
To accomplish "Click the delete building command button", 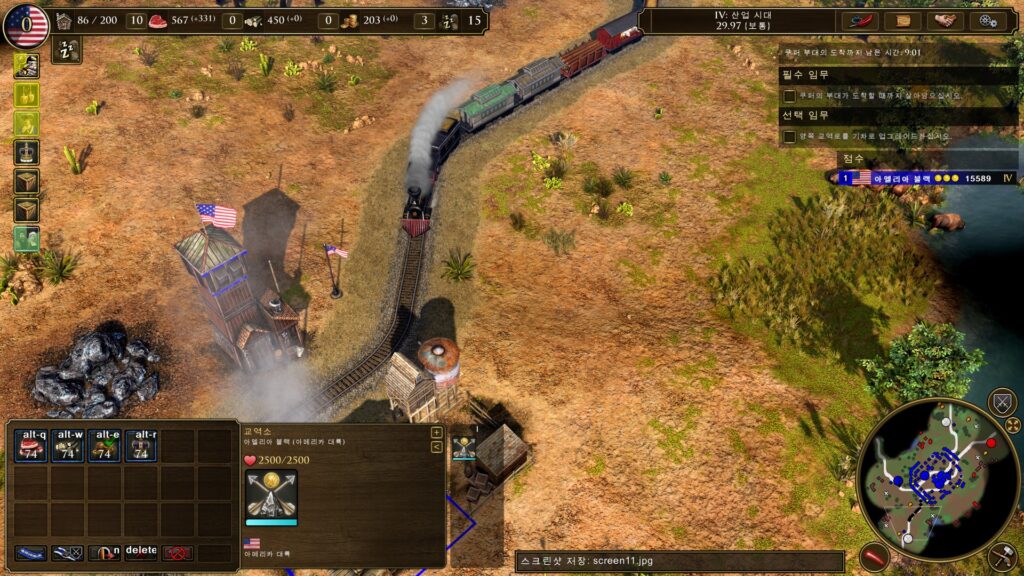I will click(141, 552).
